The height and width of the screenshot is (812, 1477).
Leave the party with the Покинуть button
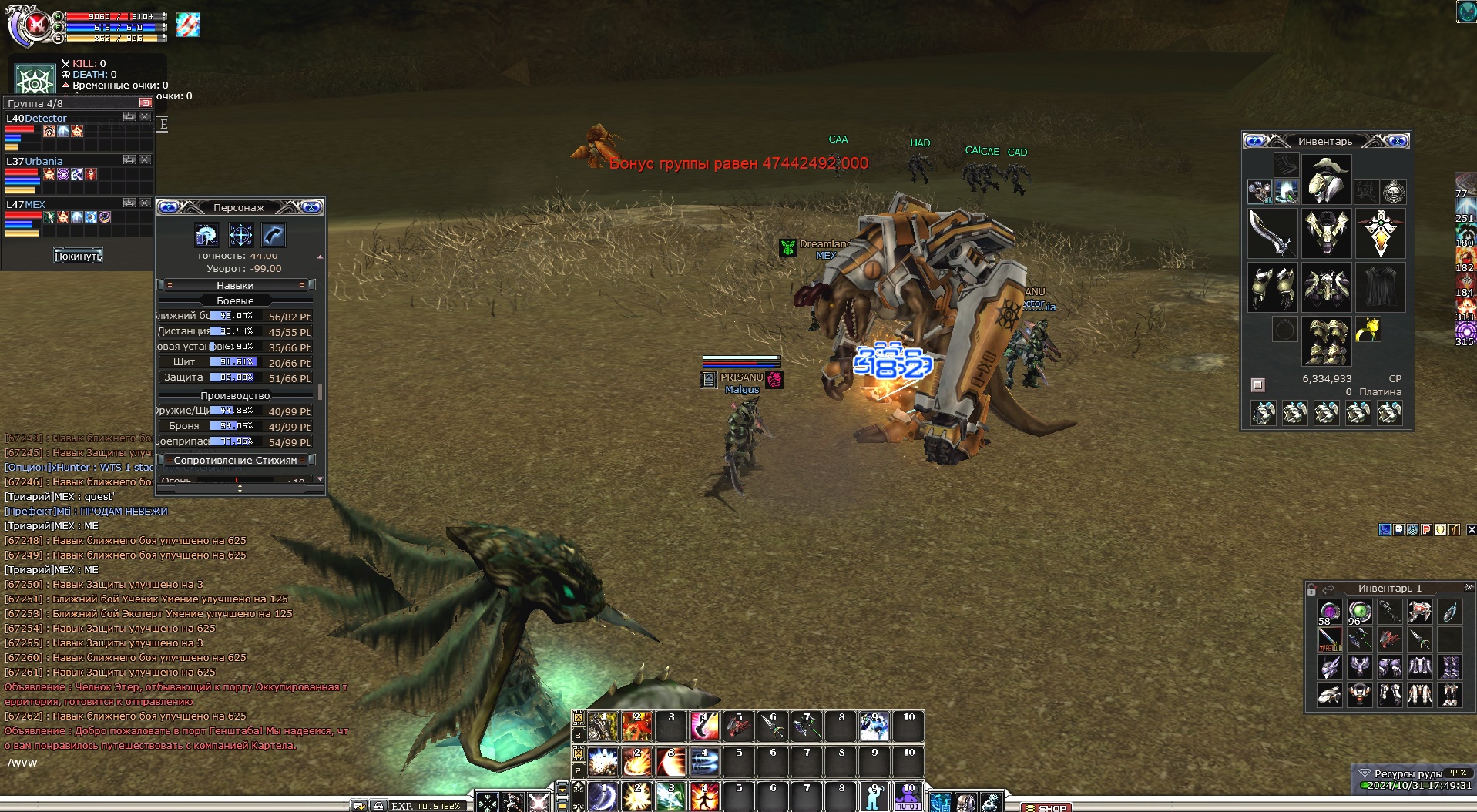(78, 256)
